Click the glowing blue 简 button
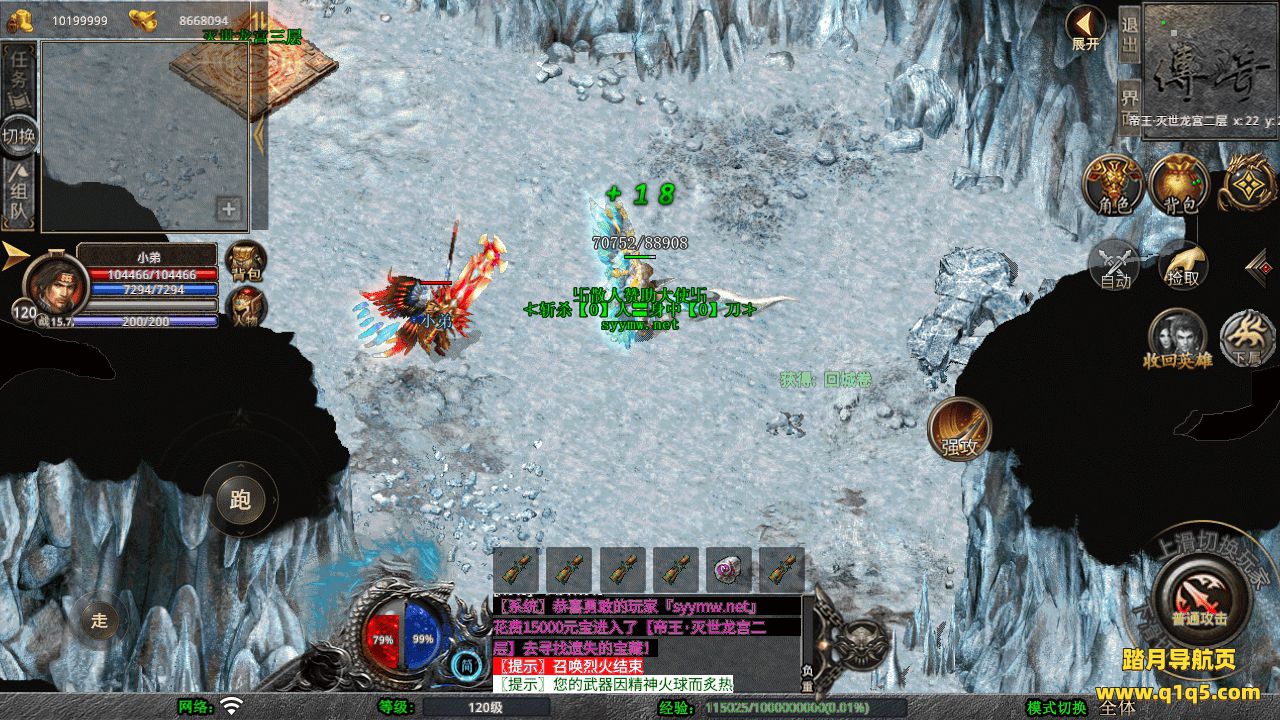The image size is (1280, 720). (466, 664)
